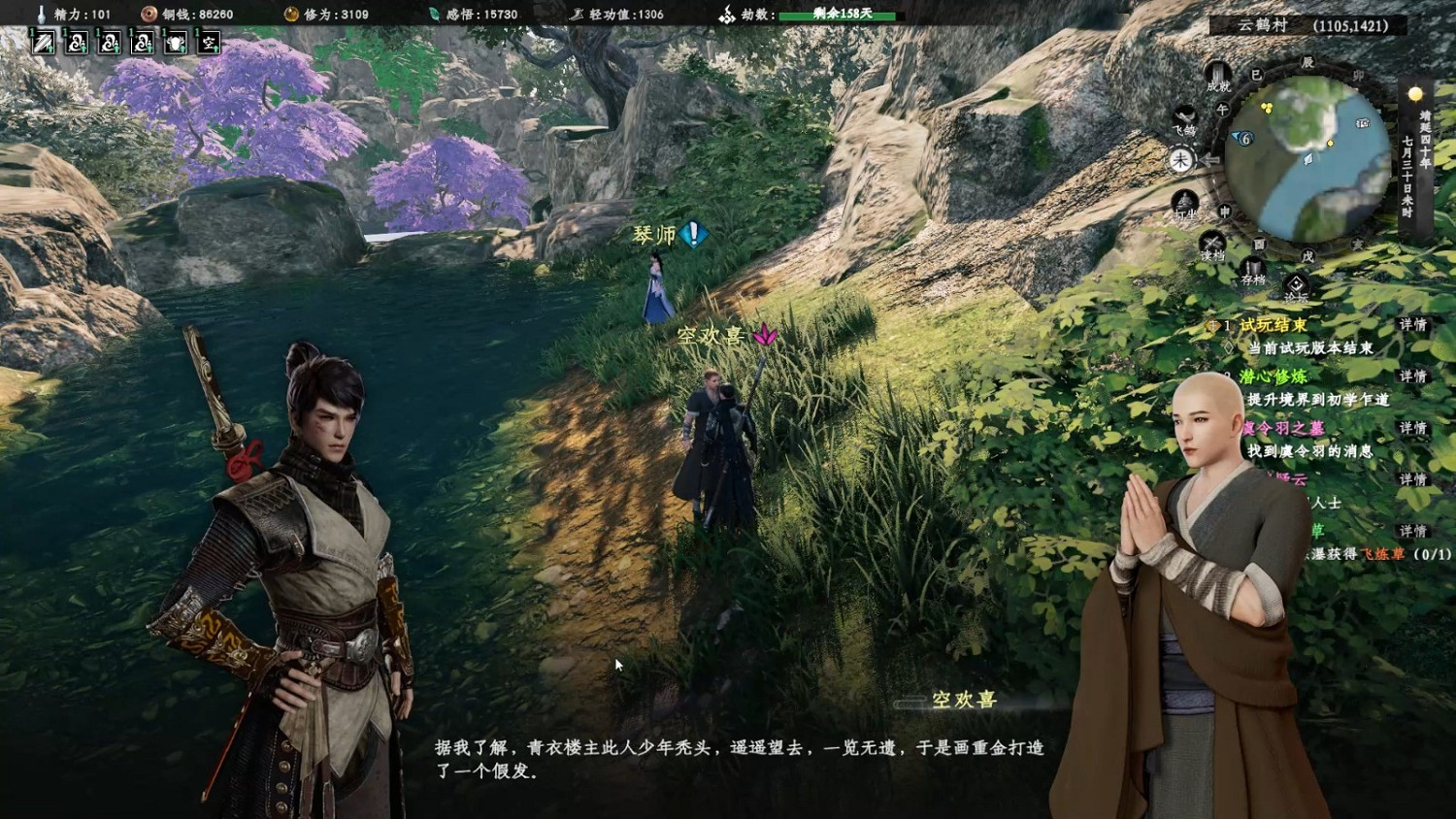Image resolution: width=1456 pixels, height=819 pixels.
Task: Click the 详情 button for the 飞炼草 herb quest
Action: [1413, 528]
